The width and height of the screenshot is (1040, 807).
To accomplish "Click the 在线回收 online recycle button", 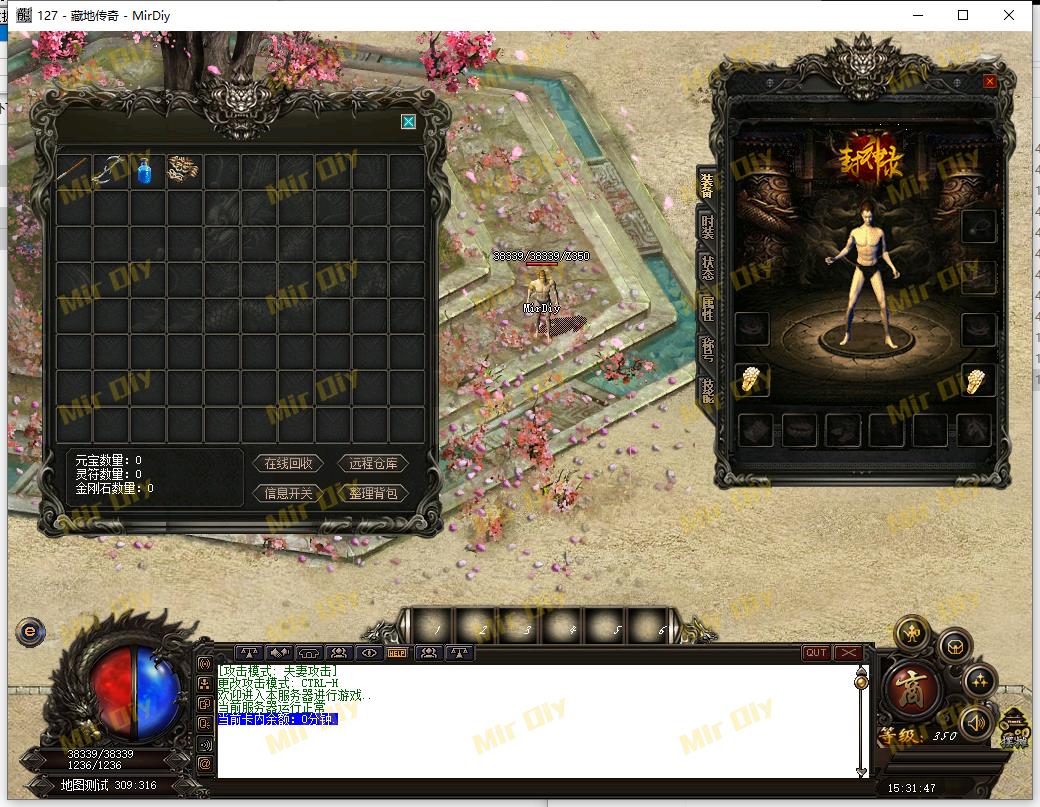I will pos(289,463).
